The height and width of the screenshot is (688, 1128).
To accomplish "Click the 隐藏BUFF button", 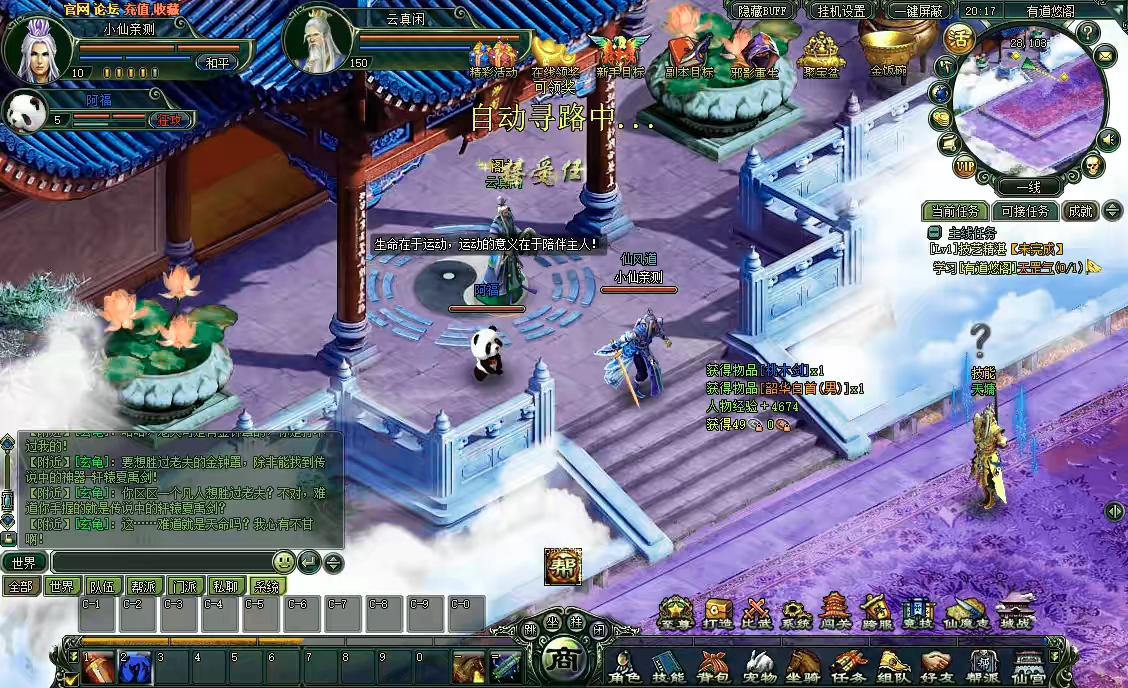I will (761, 11).
